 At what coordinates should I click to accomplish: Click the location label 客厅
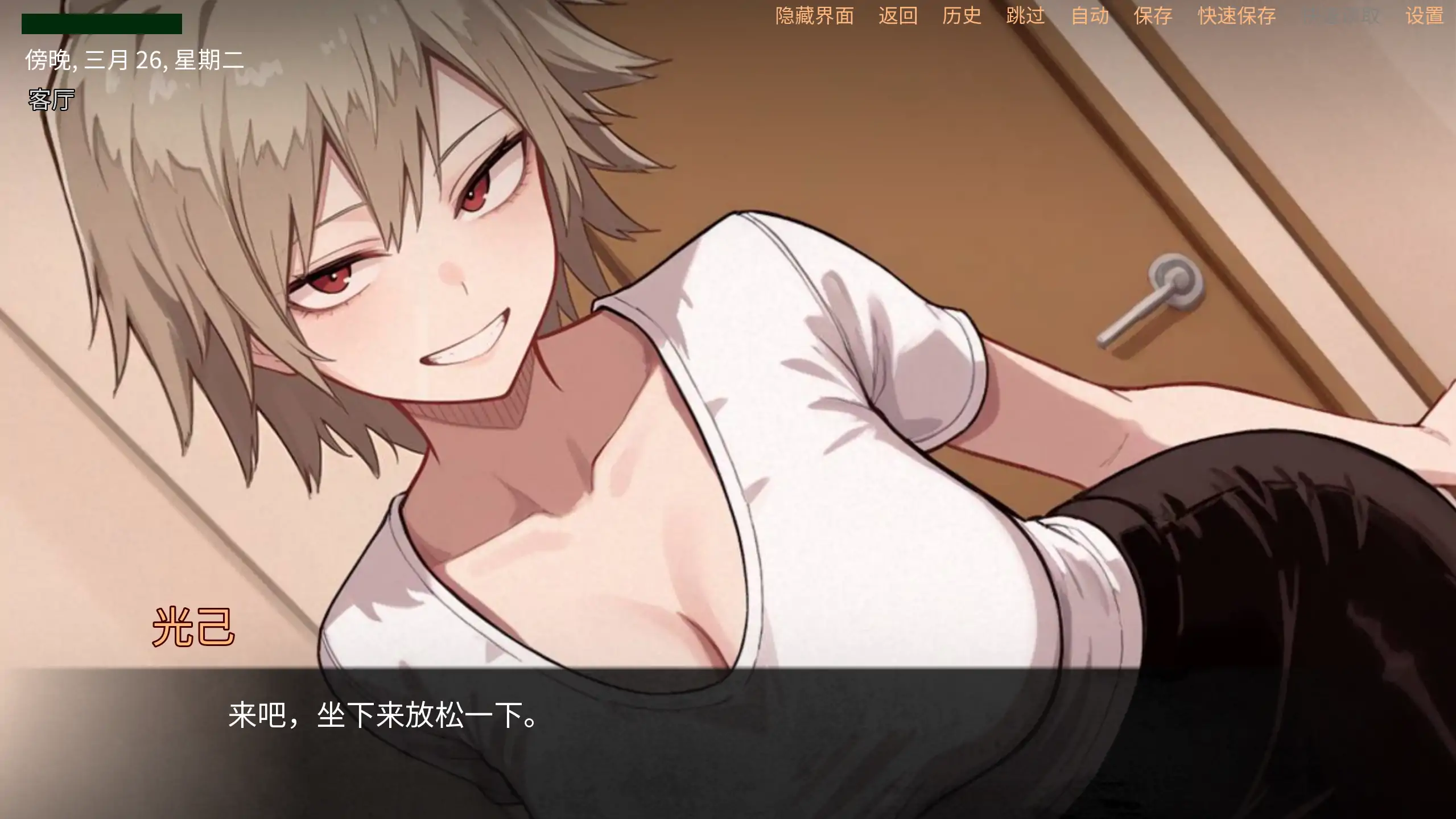click(50, 100)
